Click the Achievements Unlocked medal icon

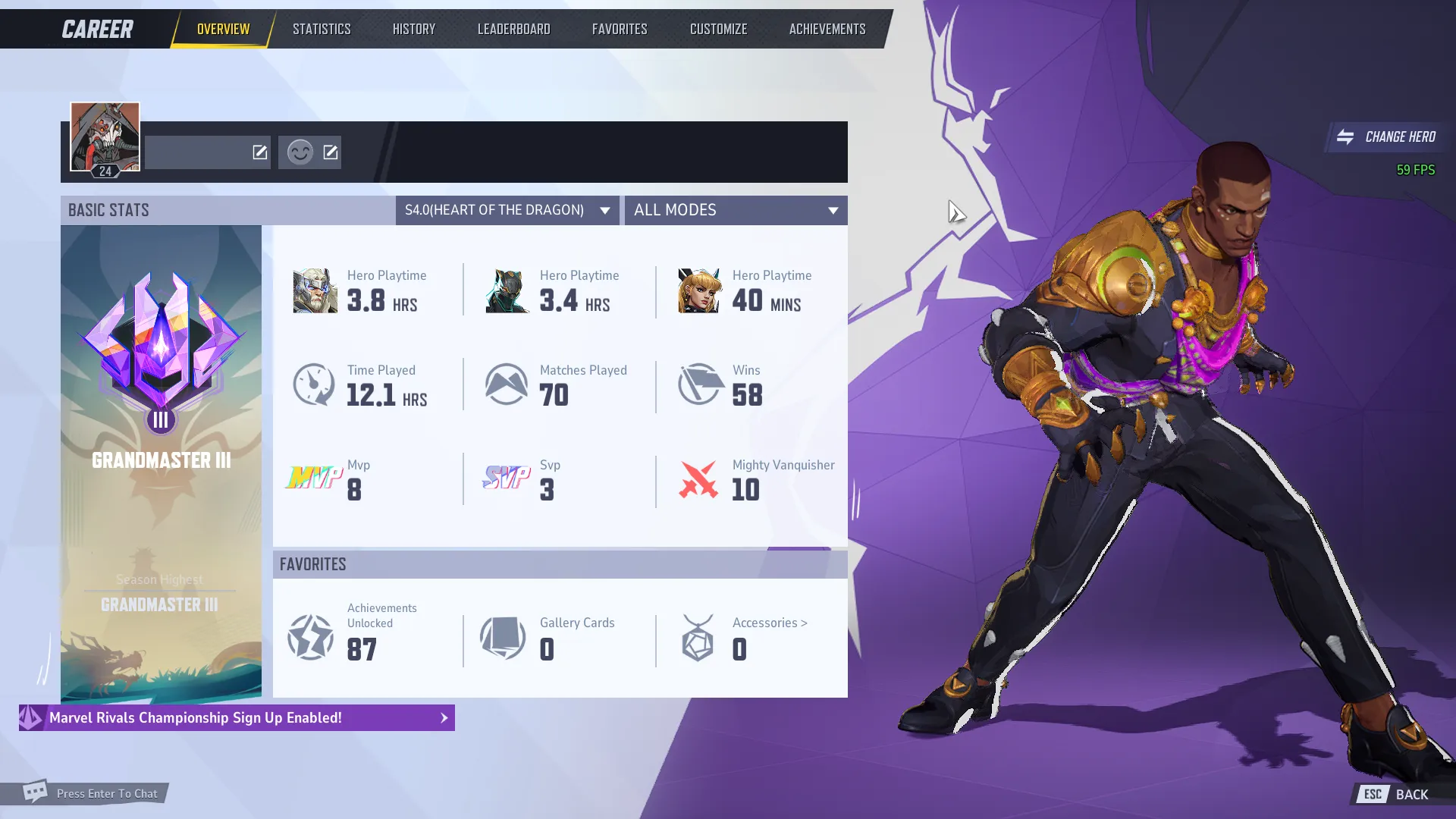[x=309, y=638]
